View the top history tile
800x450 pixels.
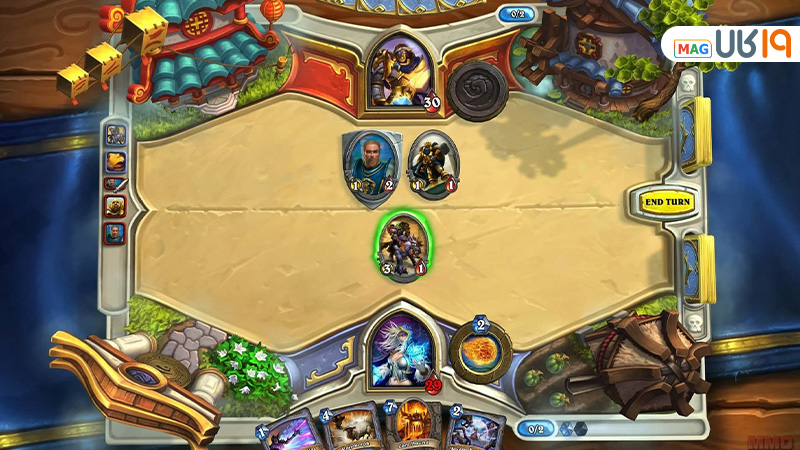pos(116,135)
